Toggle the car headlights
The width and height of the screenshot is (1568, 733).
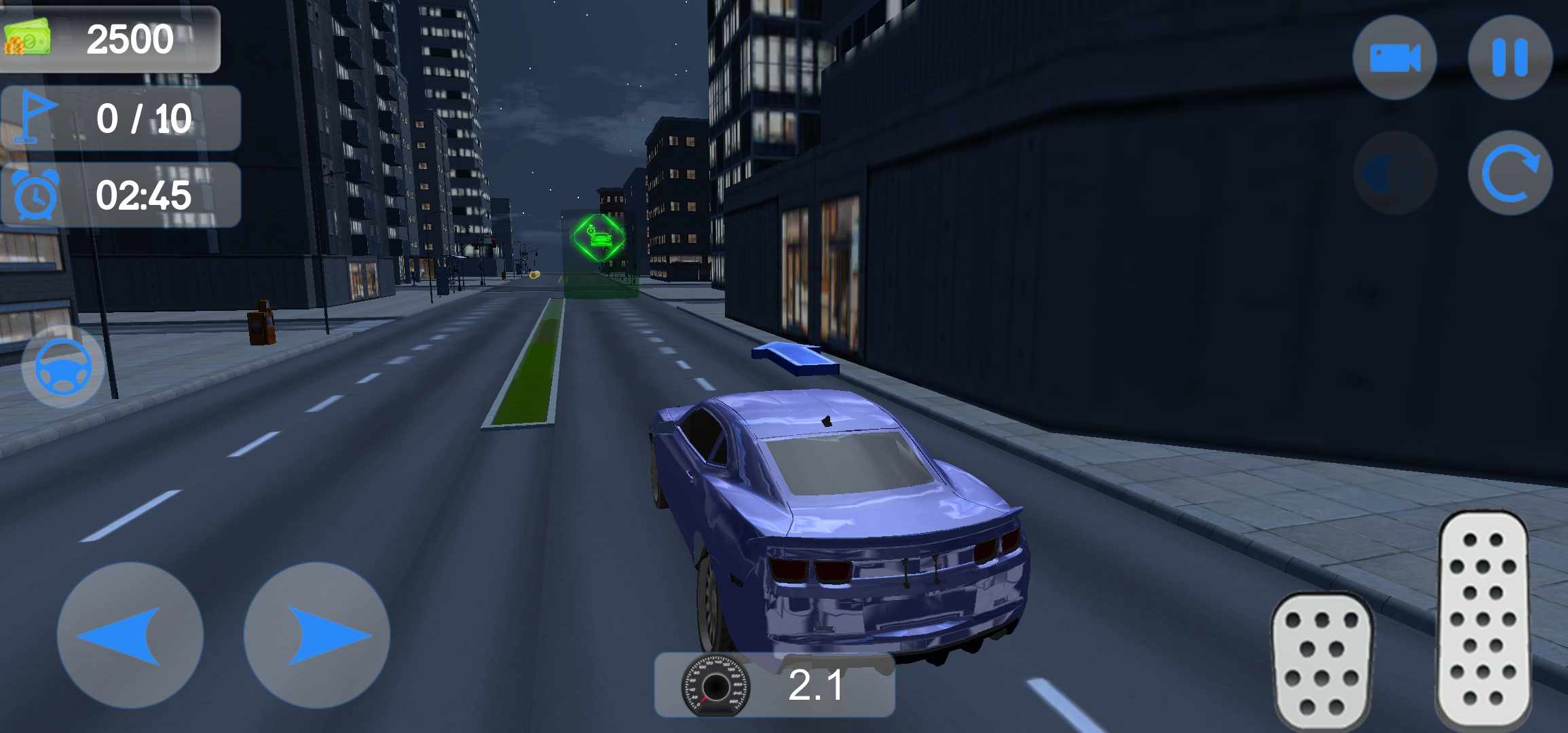pyautogui.click(x=1394, y=173)
